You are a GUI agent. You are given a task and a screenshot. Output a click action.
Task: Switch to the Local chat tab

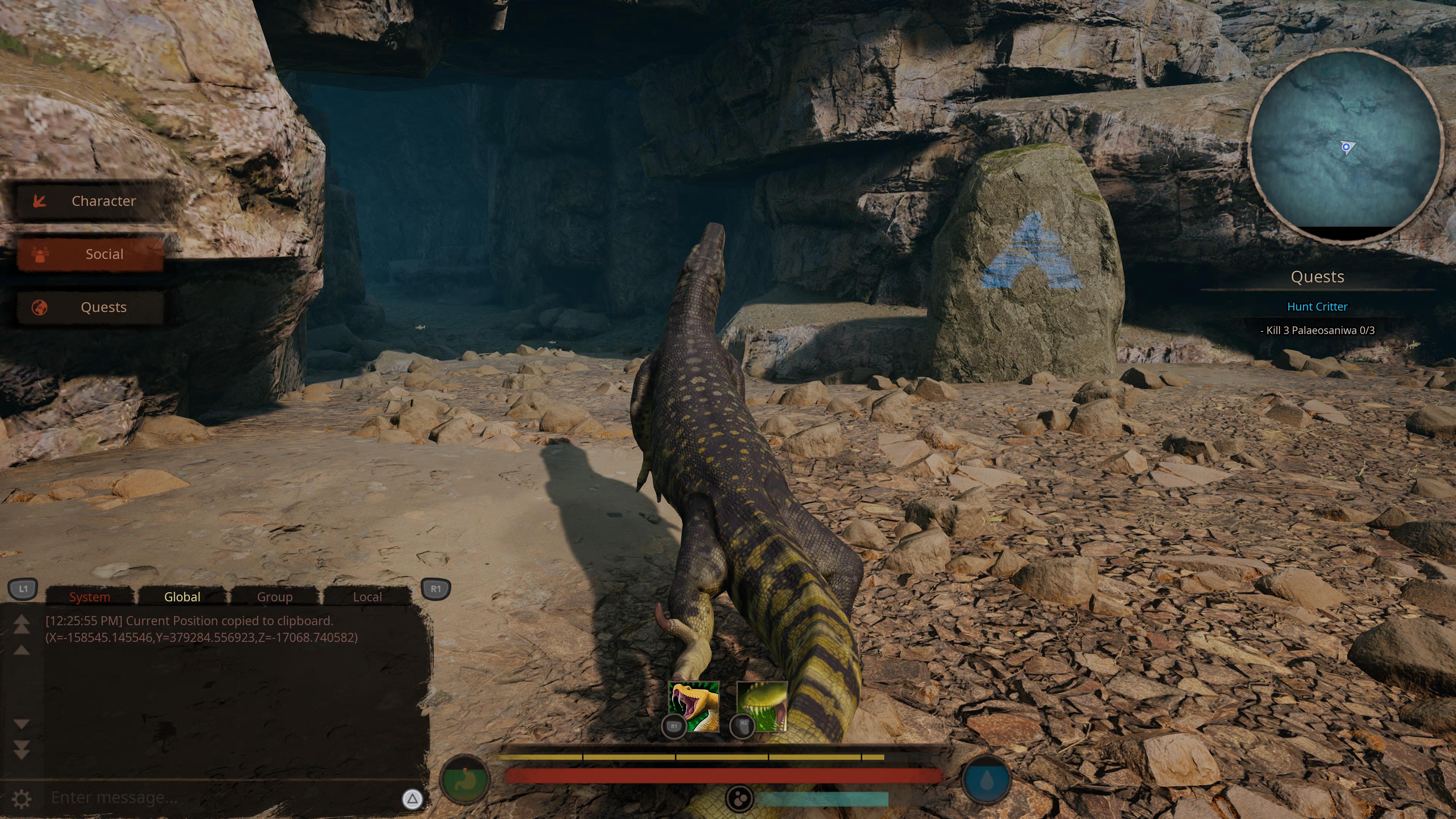tap(367, 597)
